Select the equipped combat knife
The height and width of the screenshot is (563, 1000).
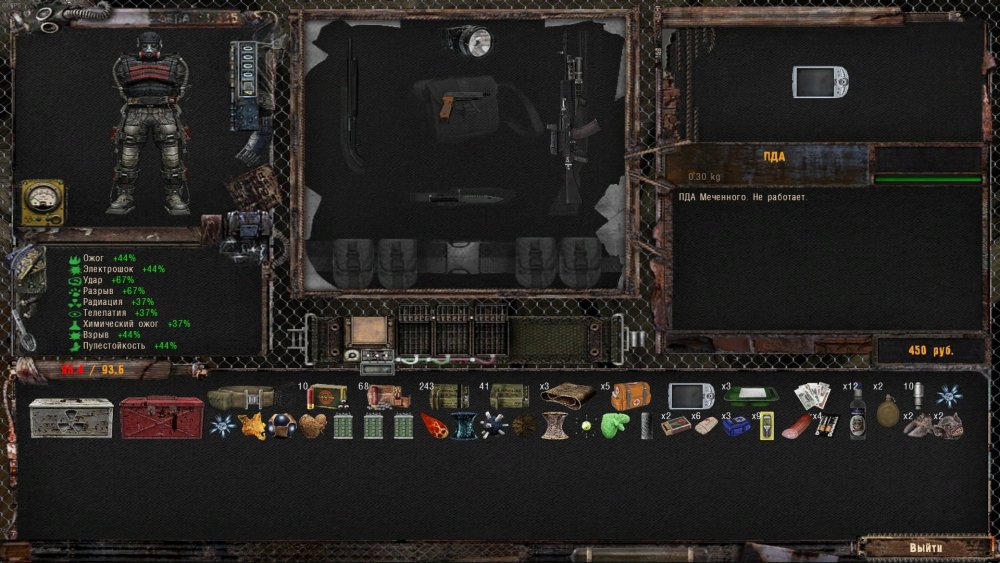point(449,196)
